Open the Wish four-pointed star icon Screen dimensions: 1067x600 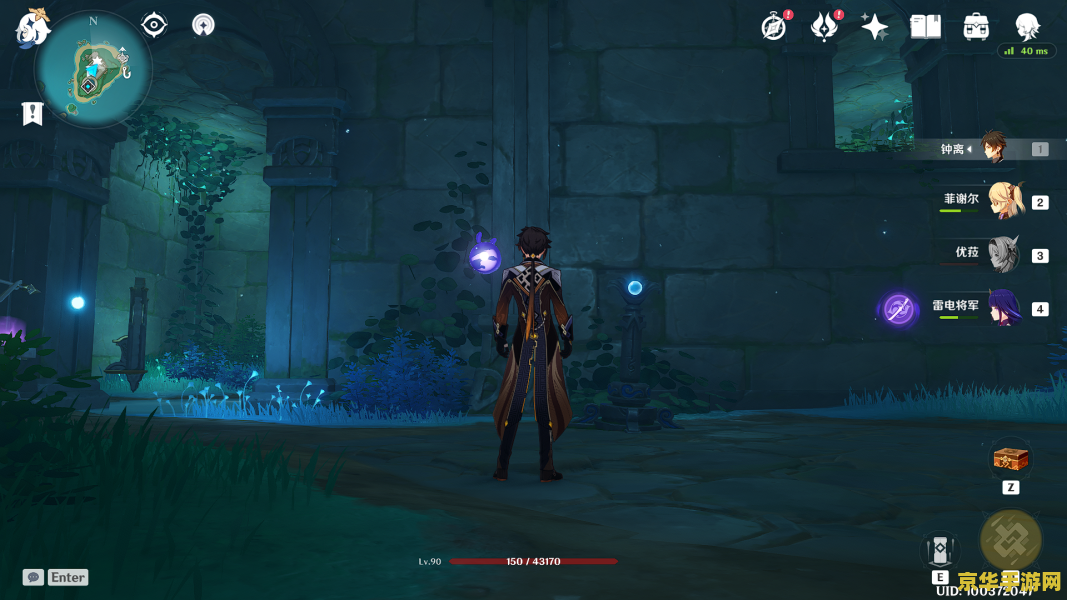pos(875,27)
